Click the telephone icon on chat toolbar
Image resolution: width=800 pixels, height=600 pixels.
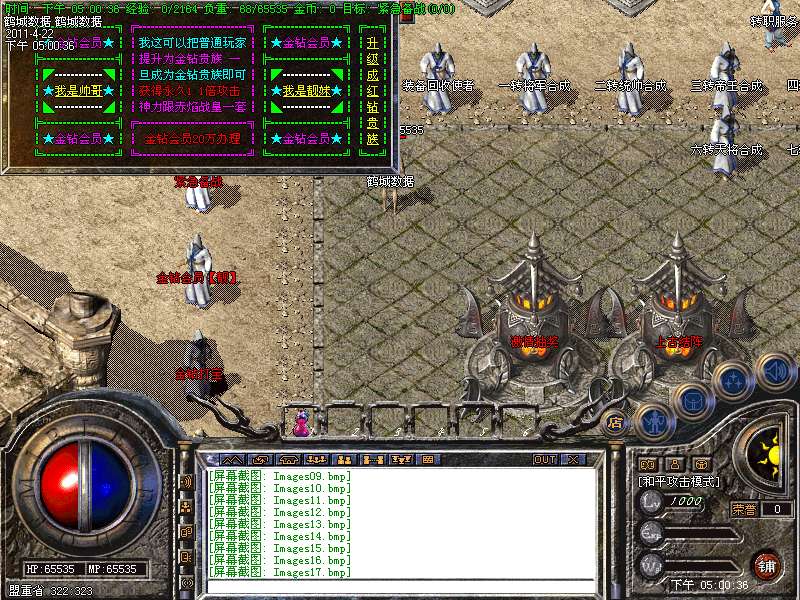(288, 459)
